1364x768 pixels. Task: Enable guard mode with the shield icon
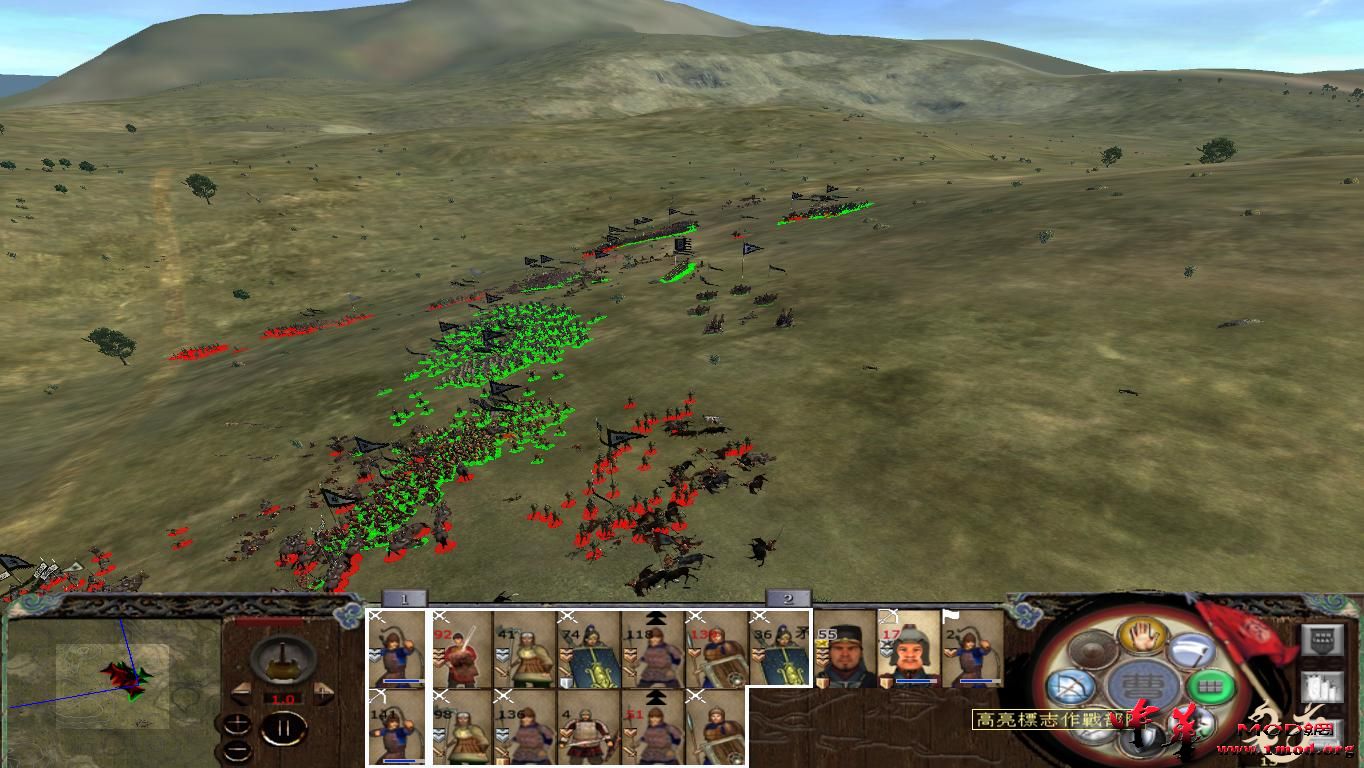[1142, 738]
